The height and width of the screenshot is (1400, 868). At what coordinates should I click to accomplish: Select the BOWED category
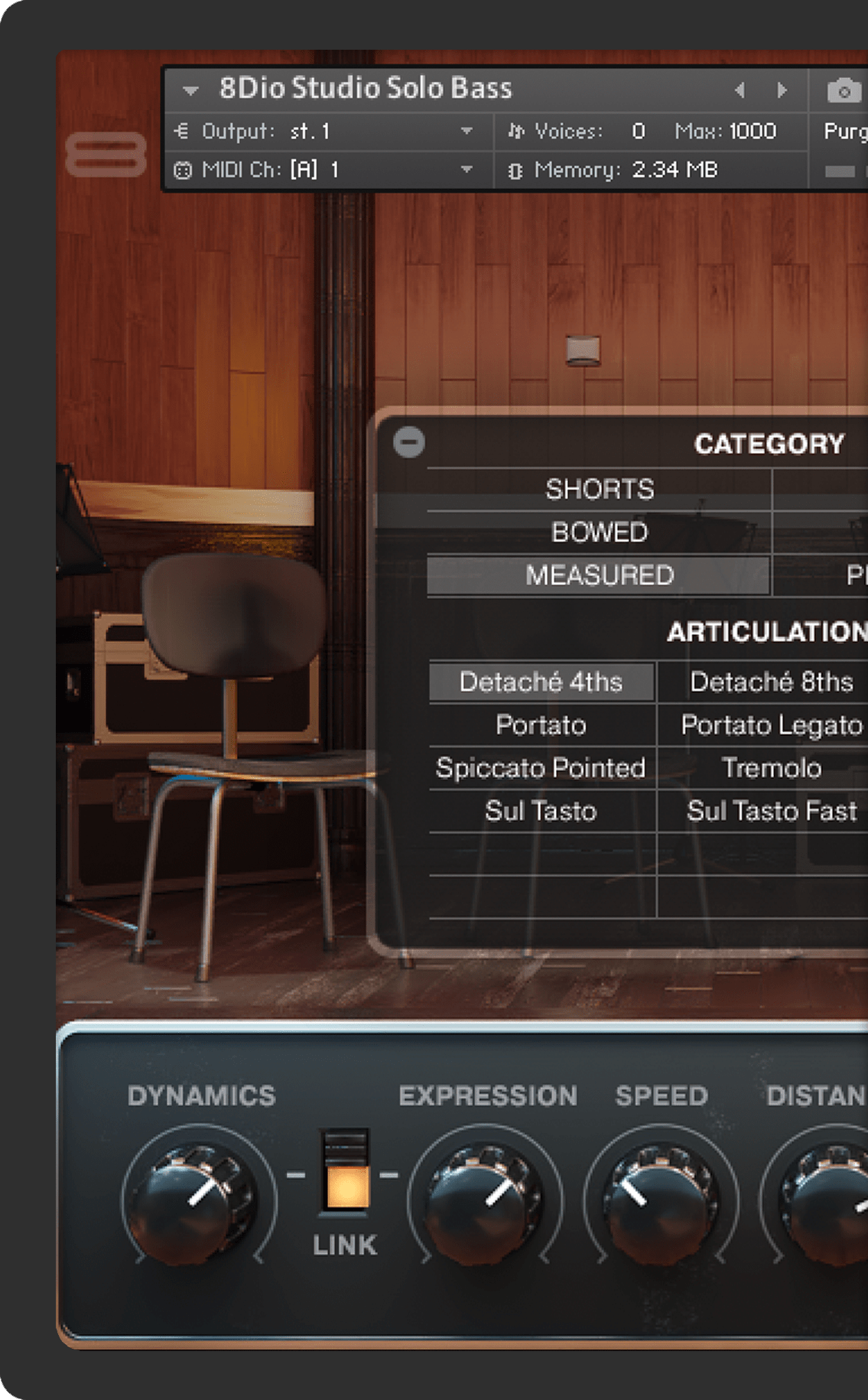coord(599,532)
